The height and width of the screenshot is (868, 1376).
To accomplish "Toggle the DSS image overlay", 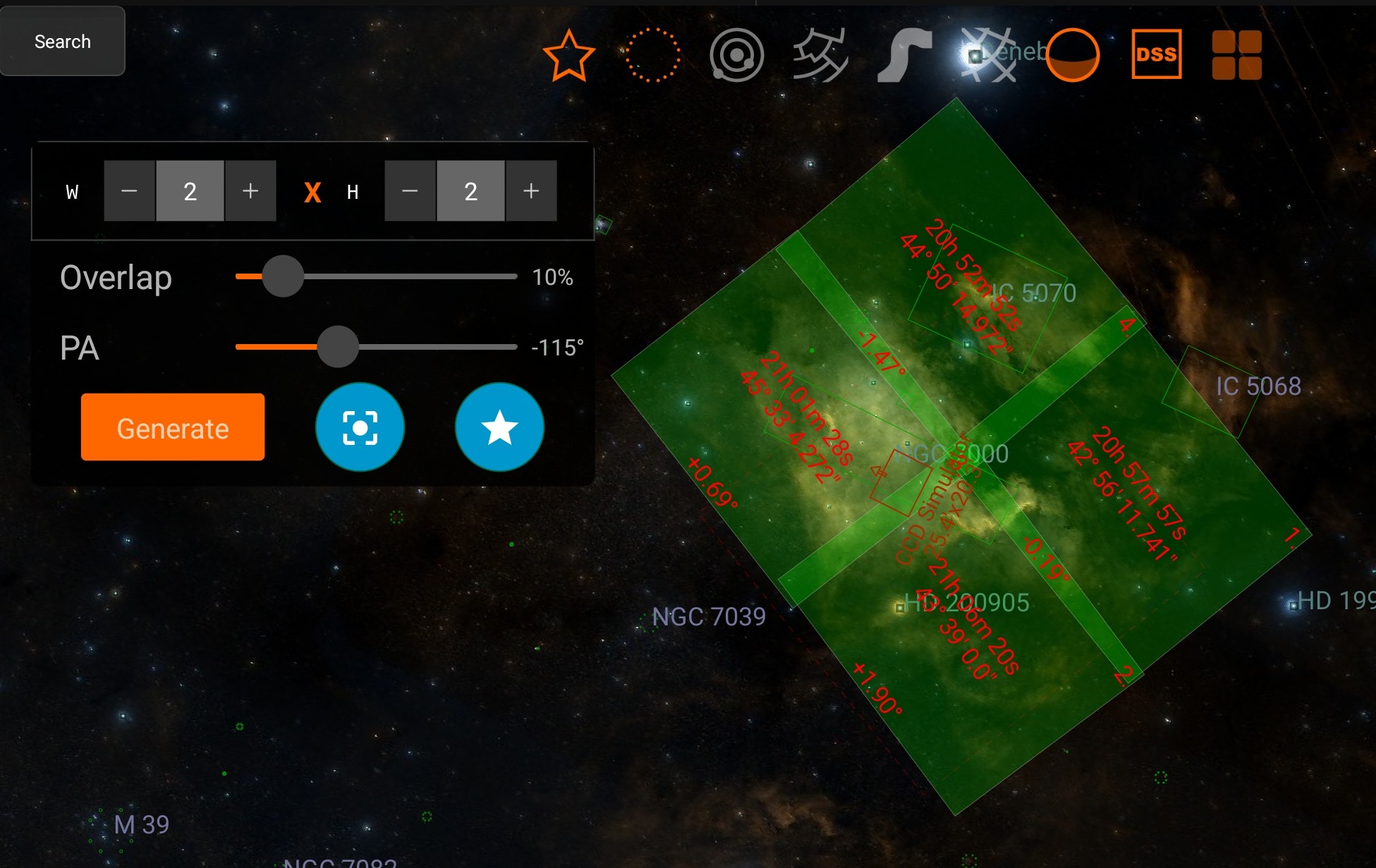I will (x=1157, y=55).
